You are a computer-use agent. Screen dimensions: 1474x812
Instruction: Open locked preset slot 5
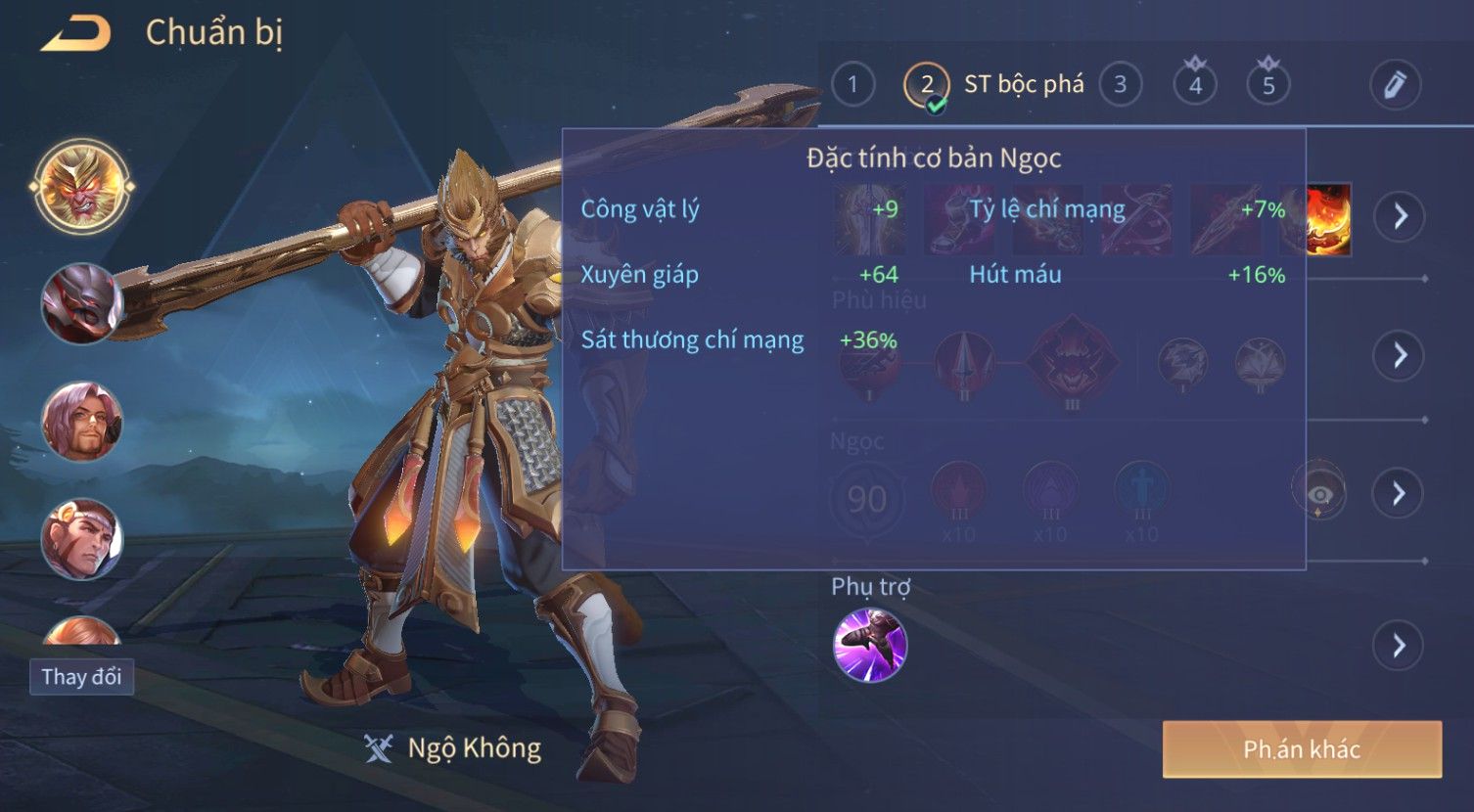tap(1268, 83)
